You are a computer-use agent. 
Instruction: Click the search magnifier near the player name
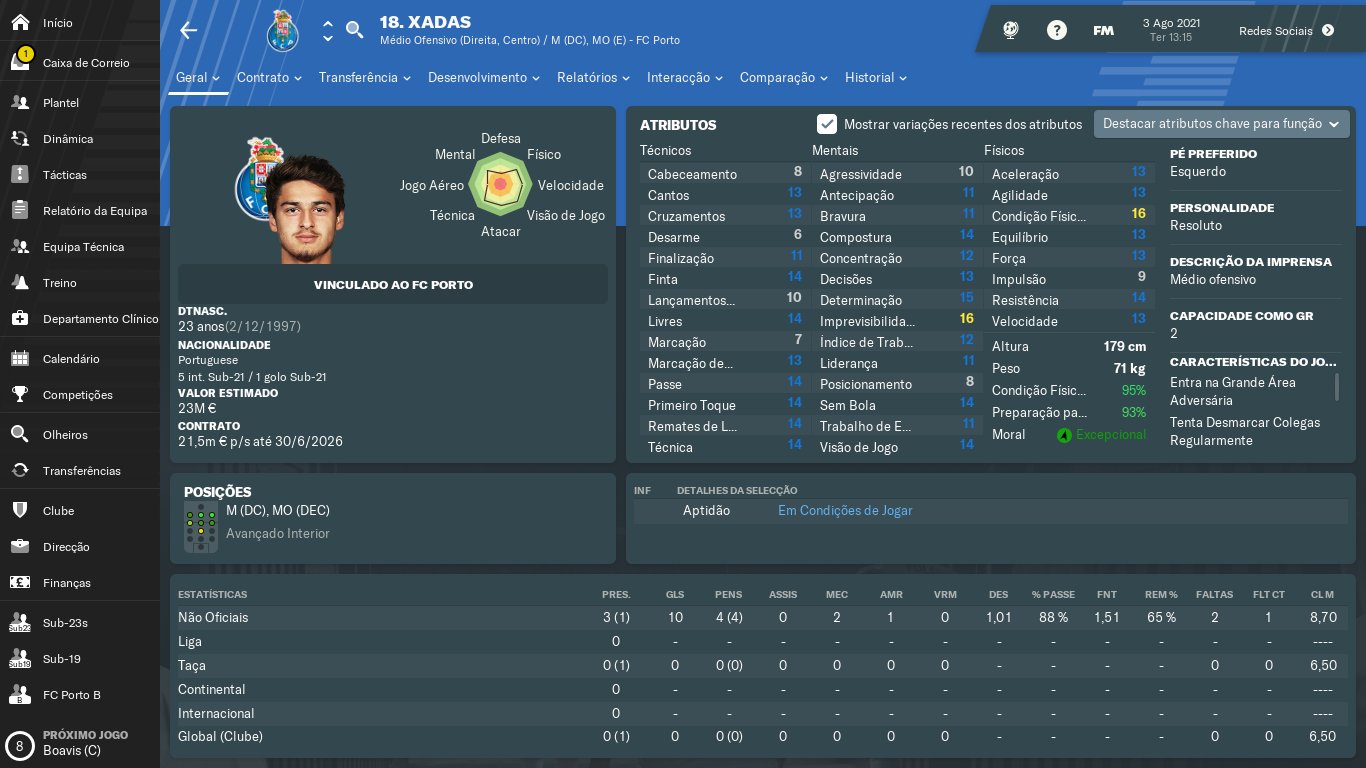click(354, 30)
